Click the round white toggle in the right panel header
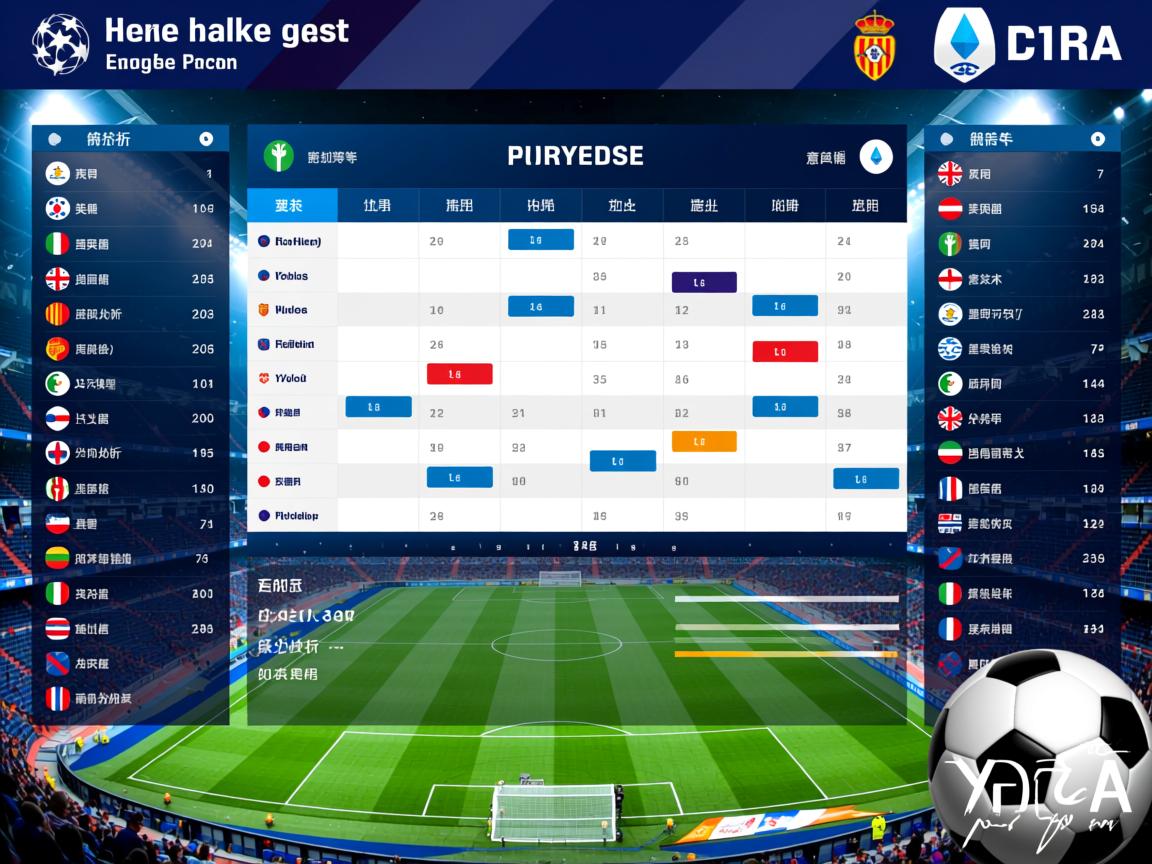Viewport: 1152px width, 864px height. point(1097,139)
